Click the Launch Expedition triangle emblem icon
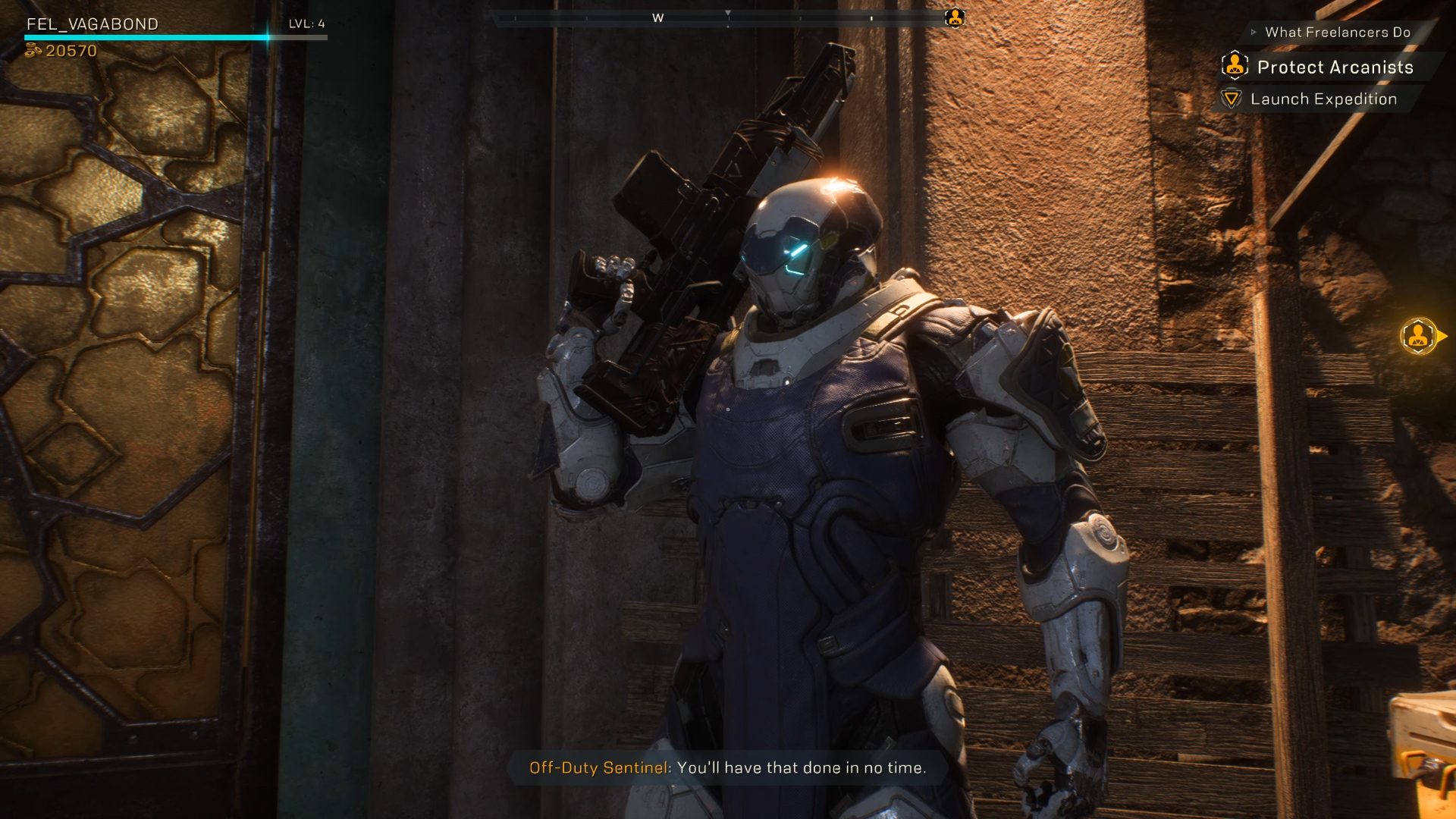 1233,99
